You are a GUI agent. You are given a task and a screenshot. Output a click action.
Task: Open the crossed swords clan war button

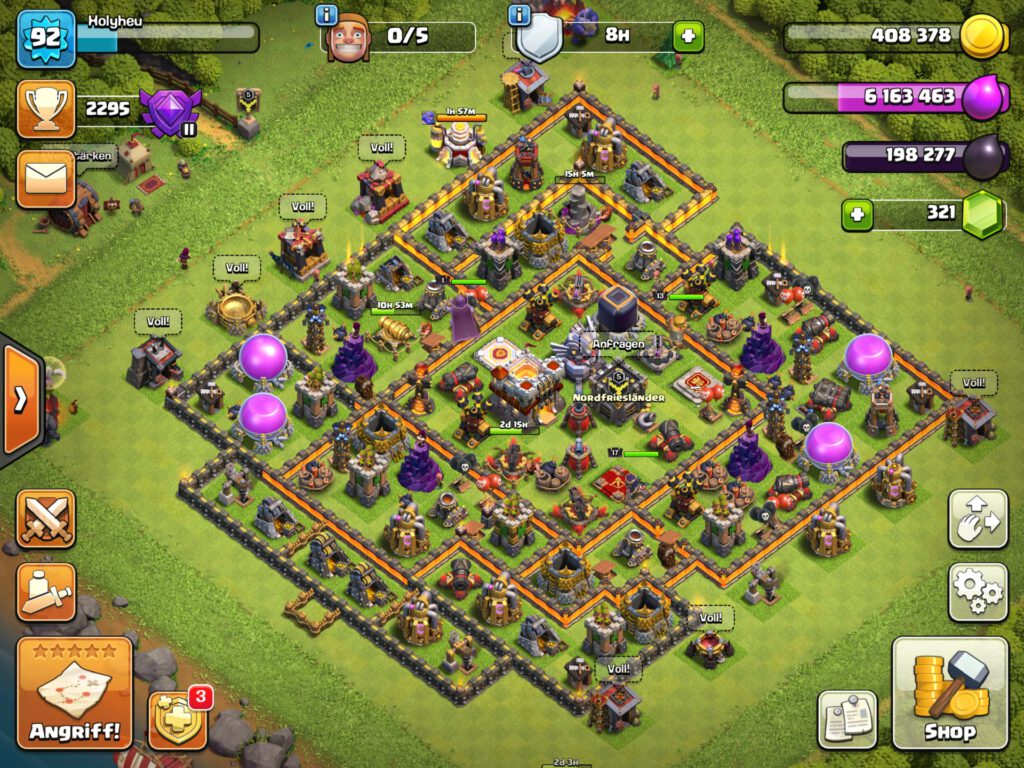pos(46,519)
